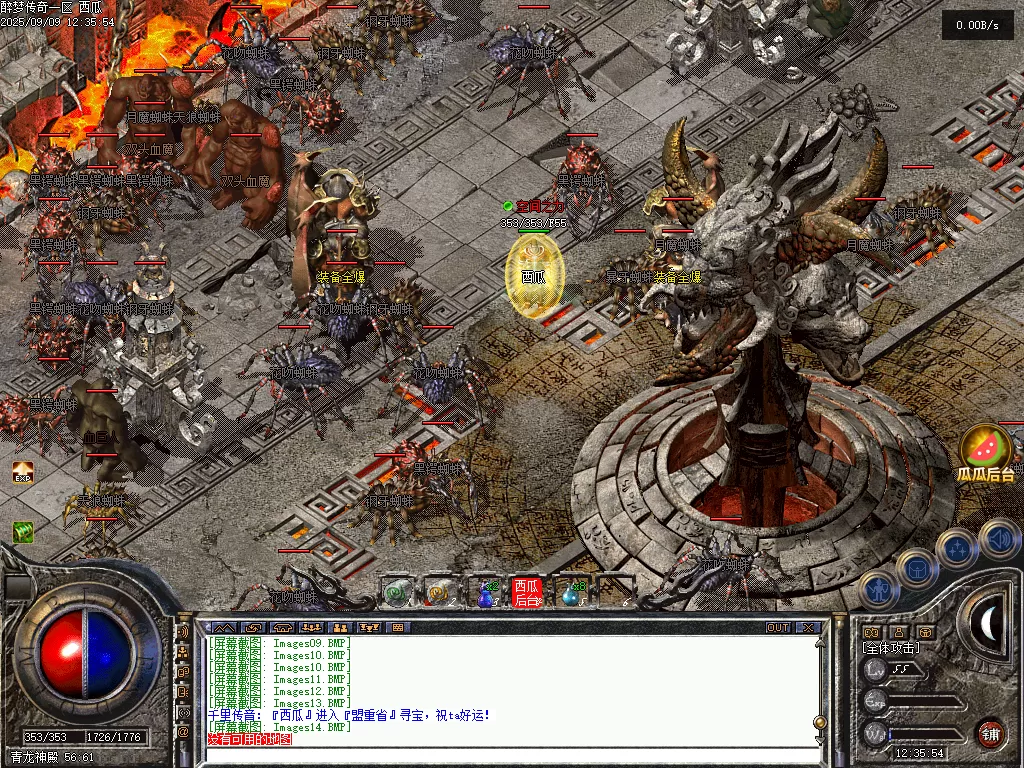Use the blue potion in belt slot 3
The width and height of the screenshot is (1024, 768).
click(x=484, y=593)
